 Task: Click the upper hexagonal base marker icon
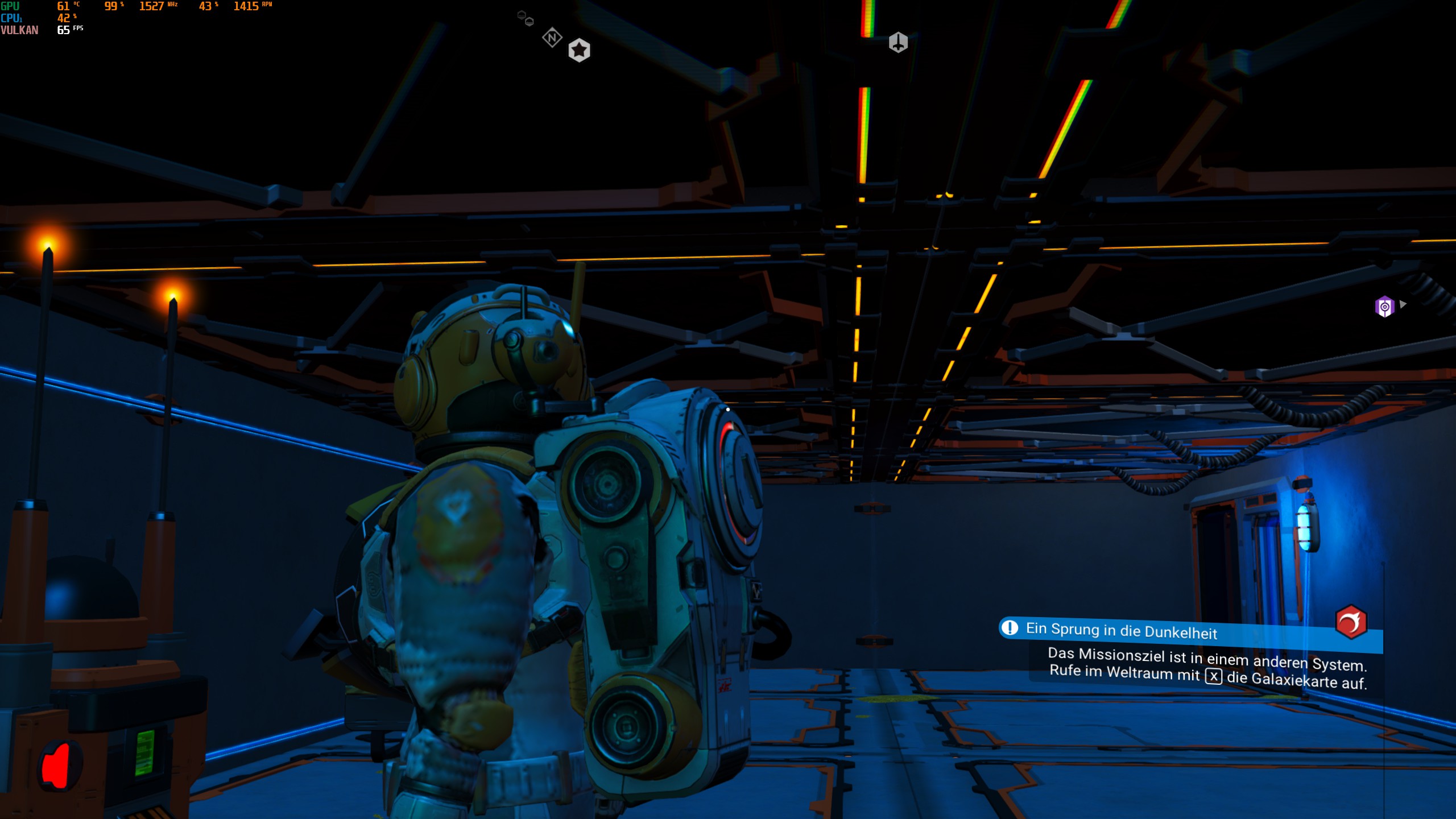pyautogui.click(x=522, y=15)
